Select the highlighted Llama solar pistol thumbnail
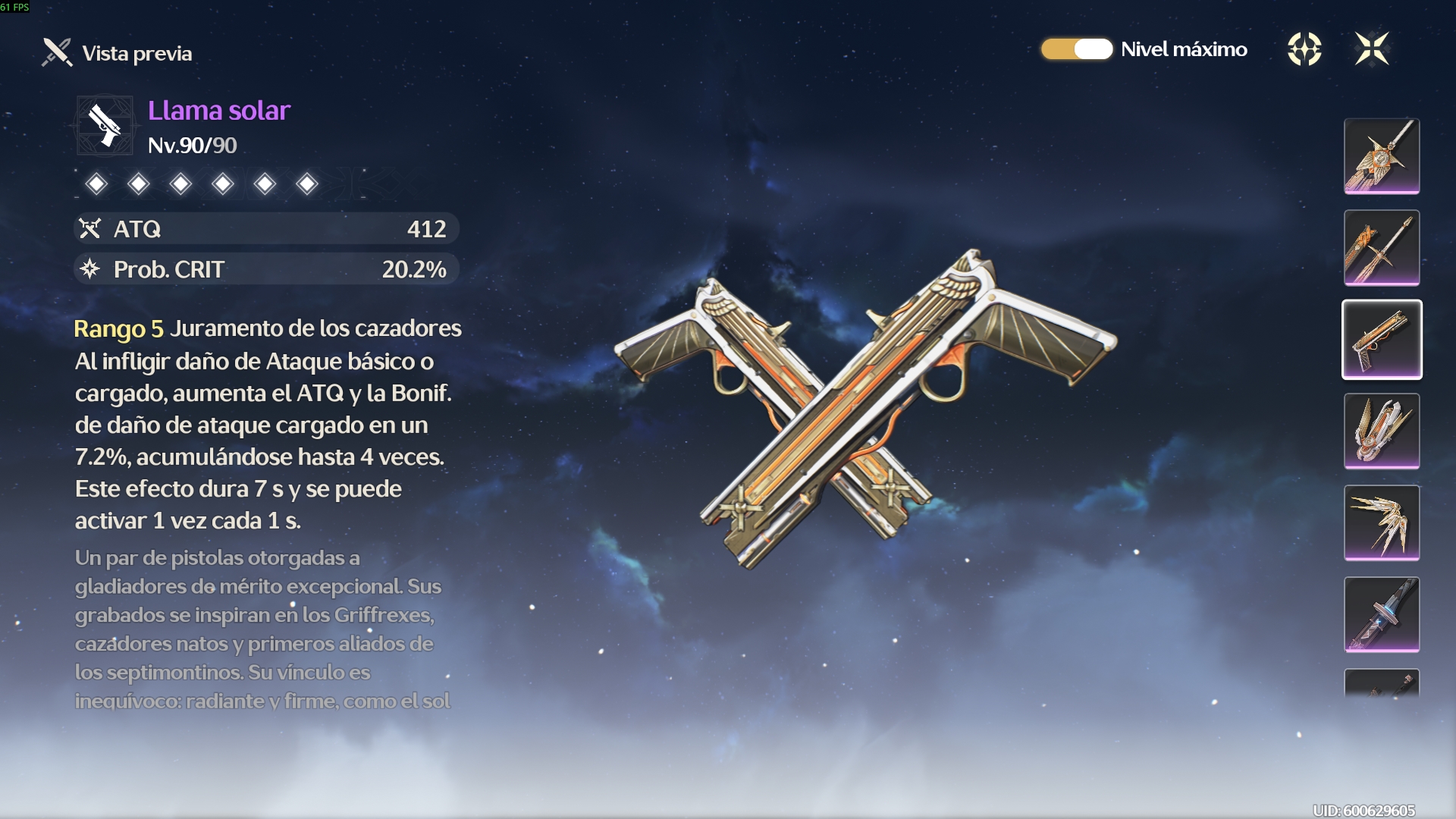1456x819 pixels. click(1382, 340)
